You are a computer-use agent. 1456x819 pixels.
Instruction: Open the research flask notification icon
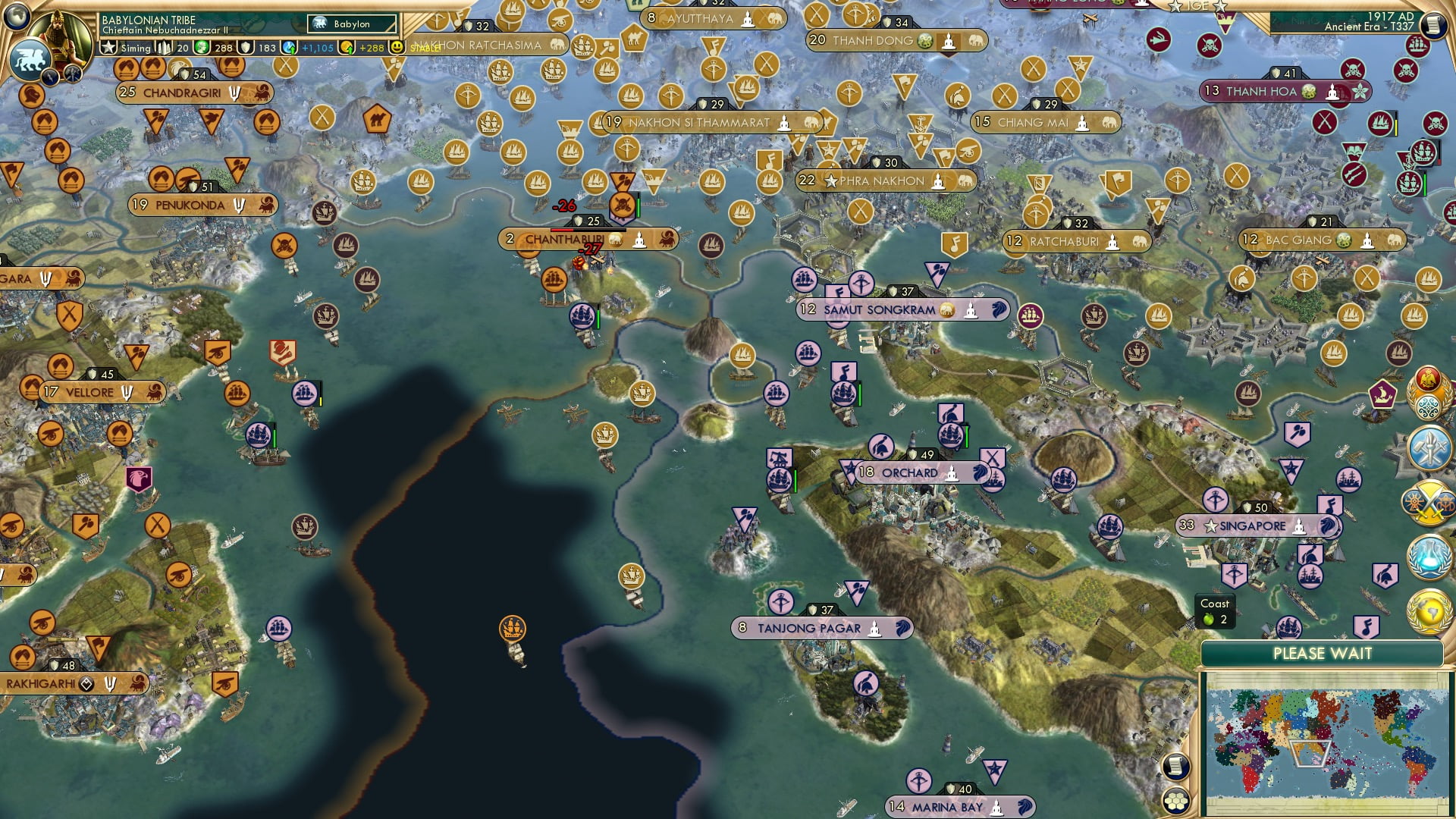pos(1428,556)
